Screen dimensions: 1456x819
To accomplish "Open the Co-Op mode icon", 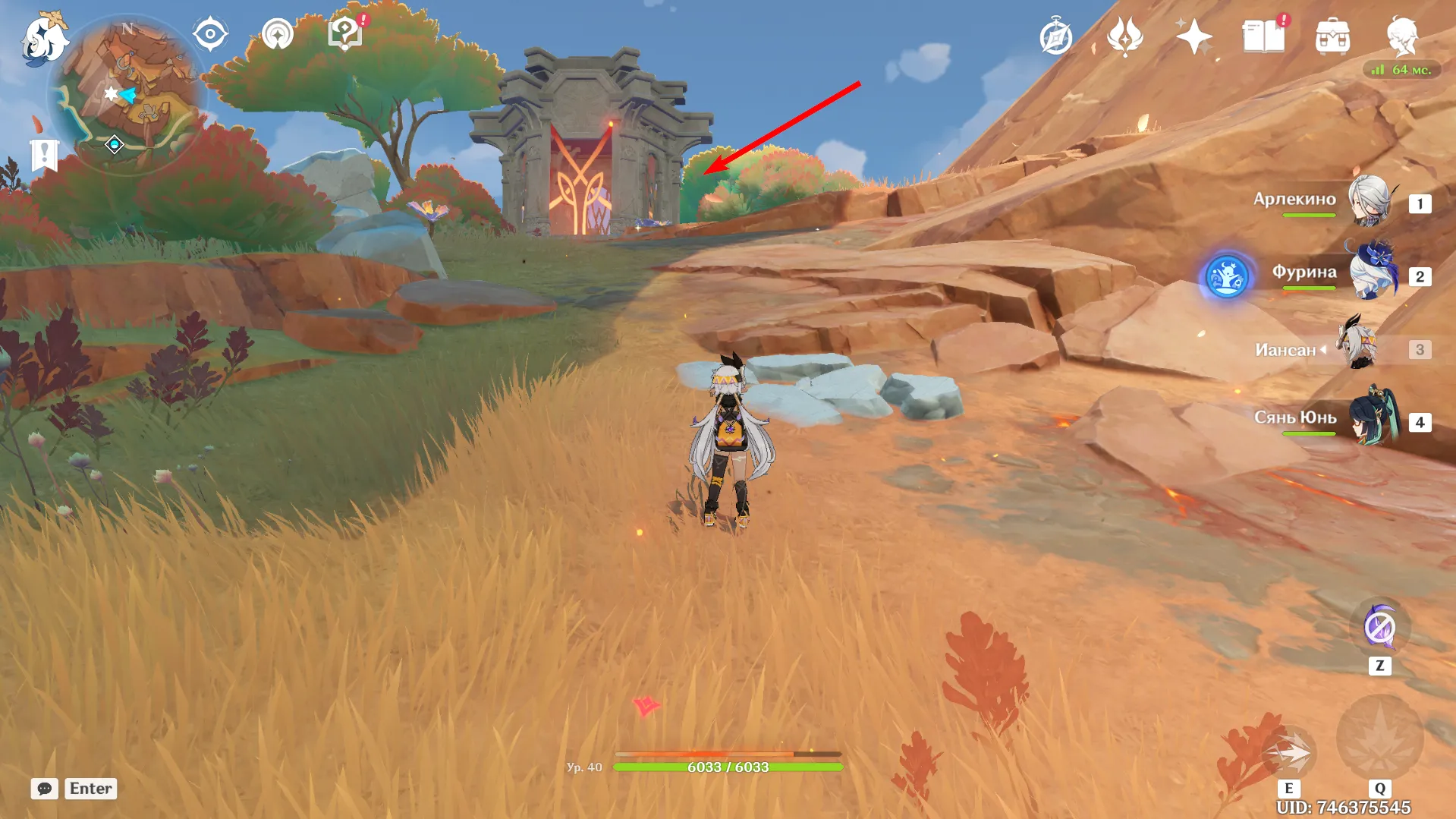I will 278,35.
